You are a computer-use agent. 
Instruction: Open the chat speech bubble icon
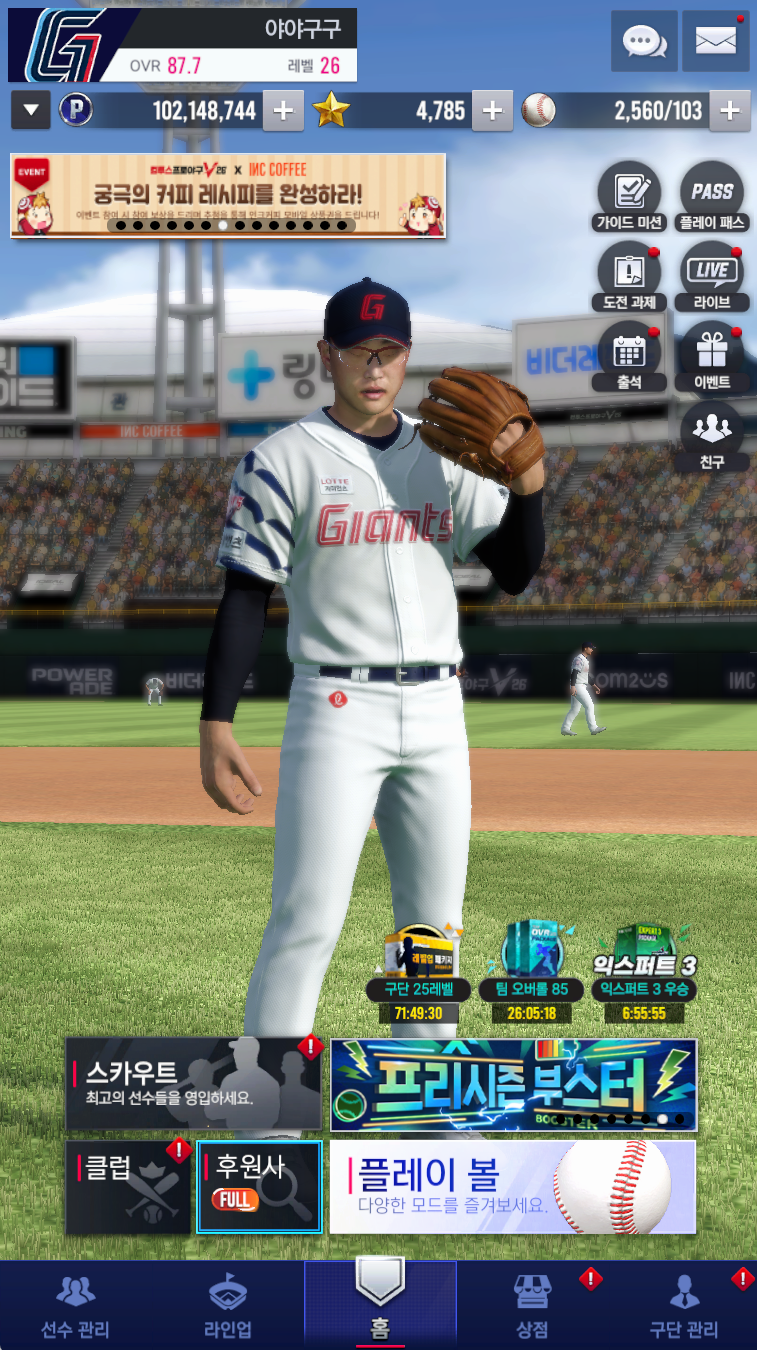click(644, 41)
